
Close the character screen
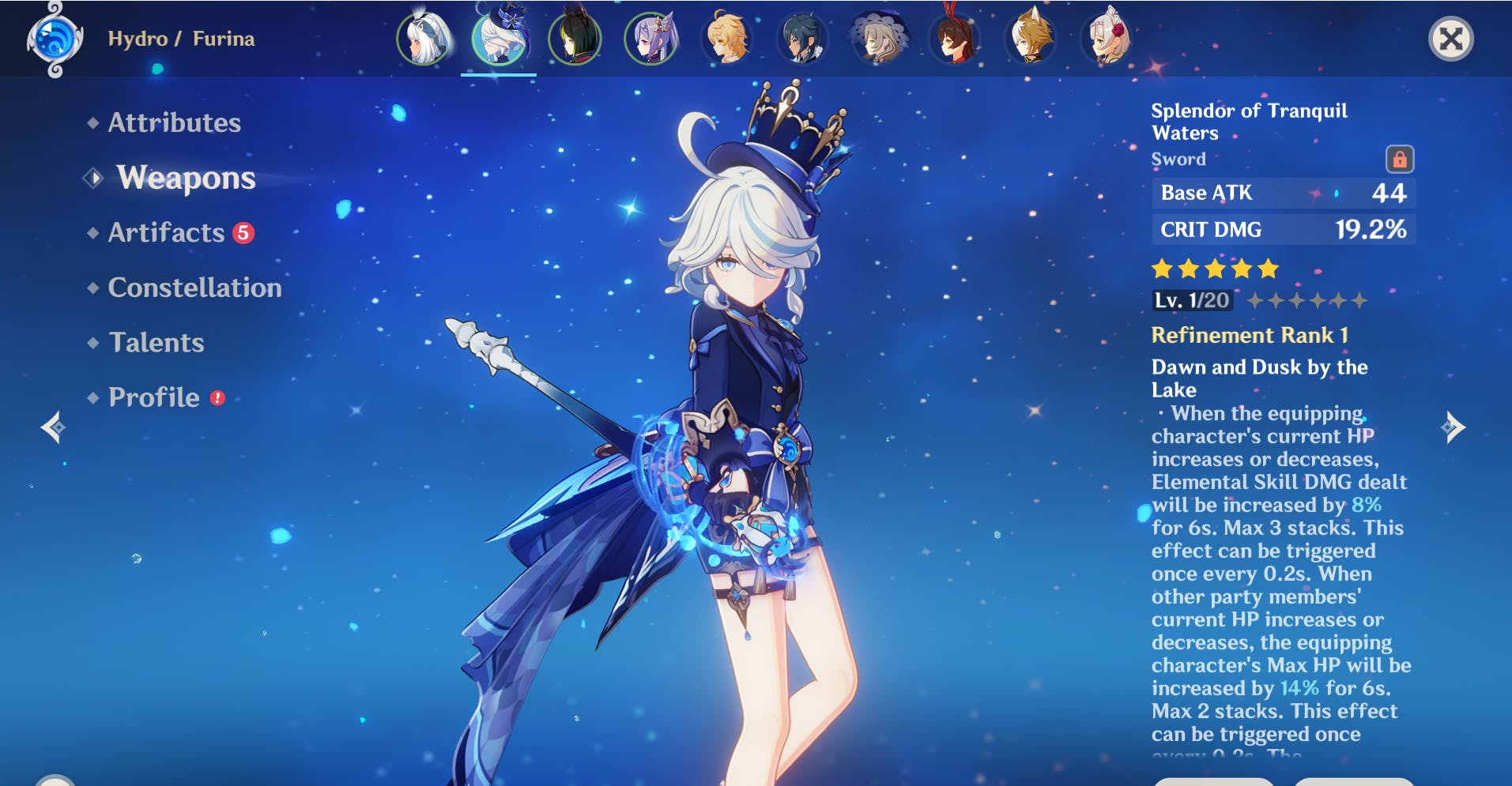(x=1450, y=38)
